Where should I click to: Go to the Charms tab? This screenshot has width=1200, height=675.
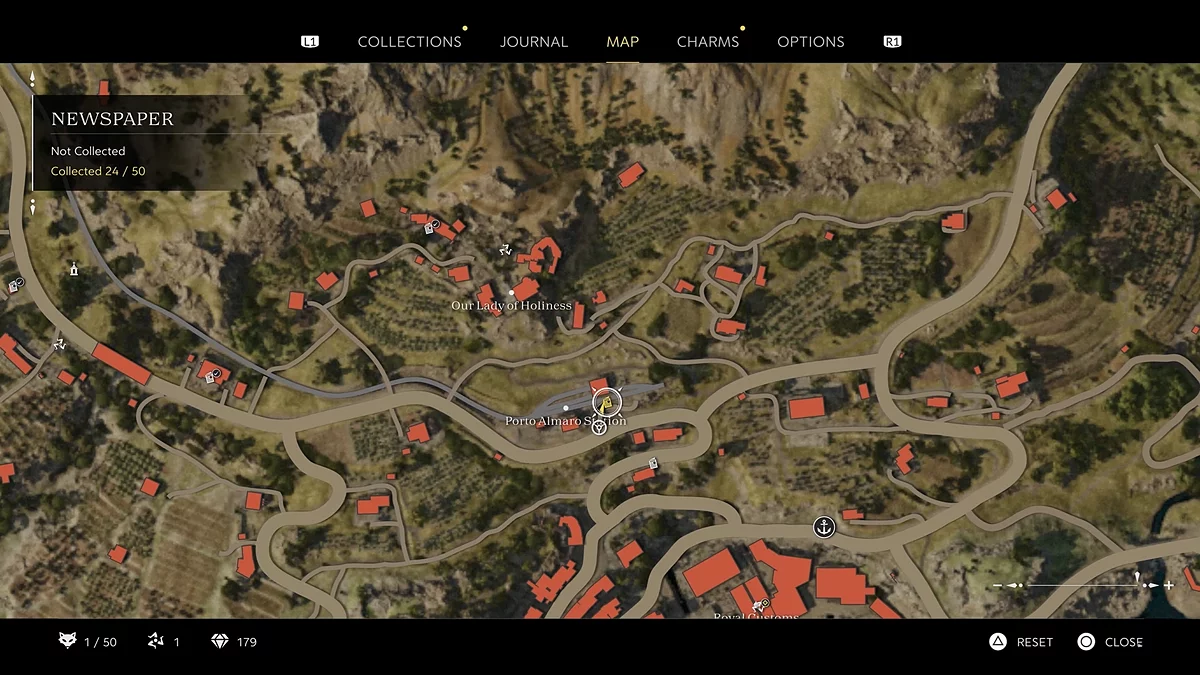(707, 42)
